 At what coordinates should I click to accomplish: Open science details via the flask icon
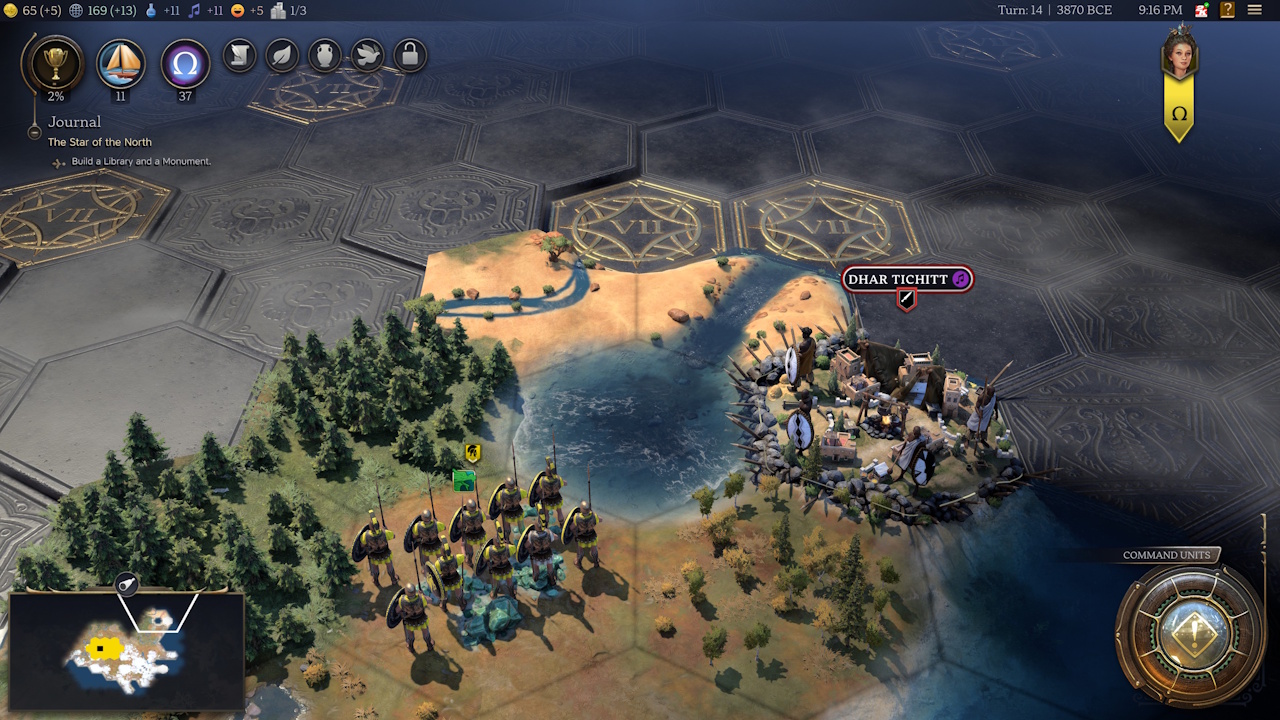tap(151, 11)
